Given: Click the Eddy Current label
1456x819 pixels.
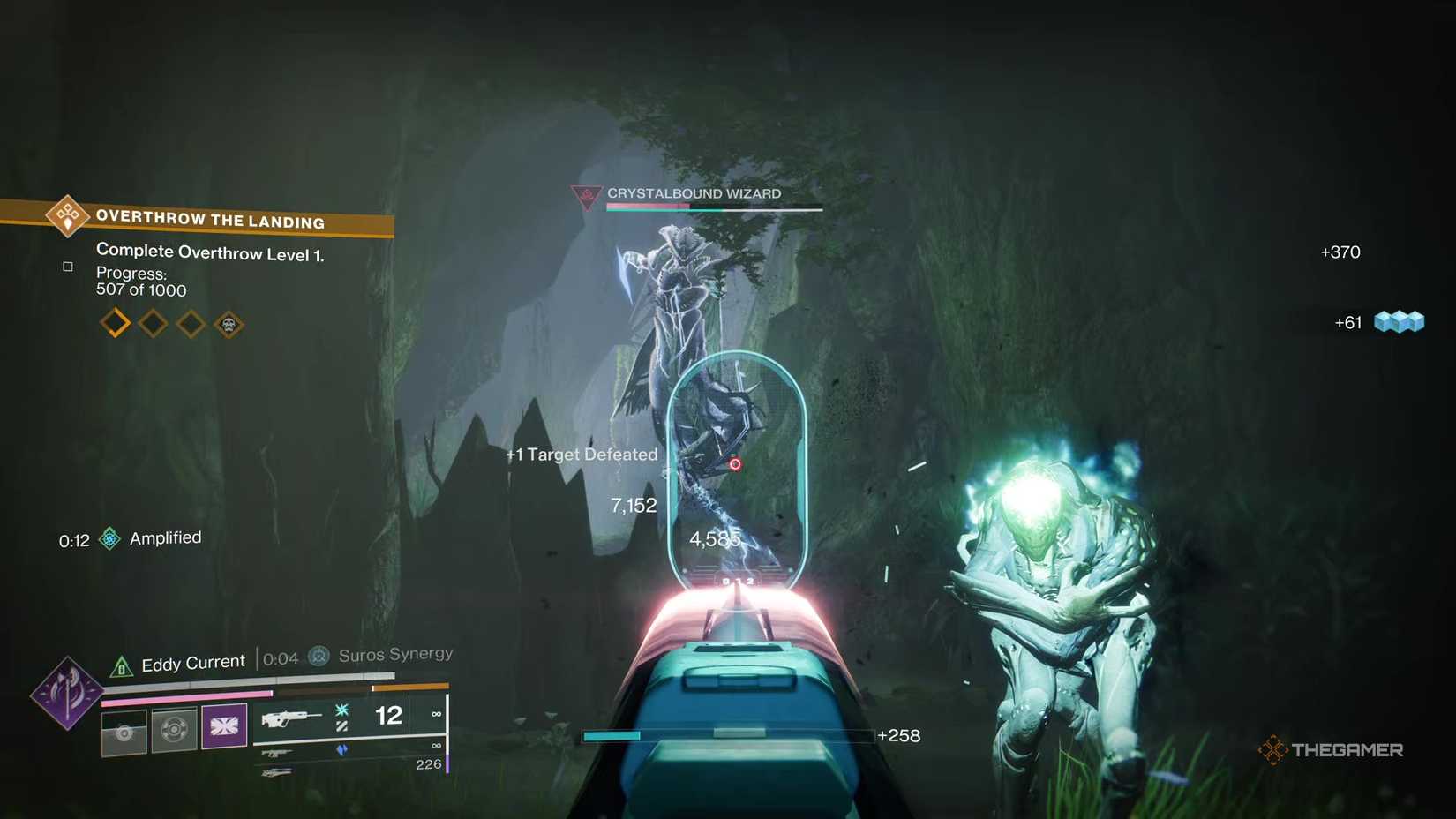Looking at the screenshot, I should pos(192,661).
